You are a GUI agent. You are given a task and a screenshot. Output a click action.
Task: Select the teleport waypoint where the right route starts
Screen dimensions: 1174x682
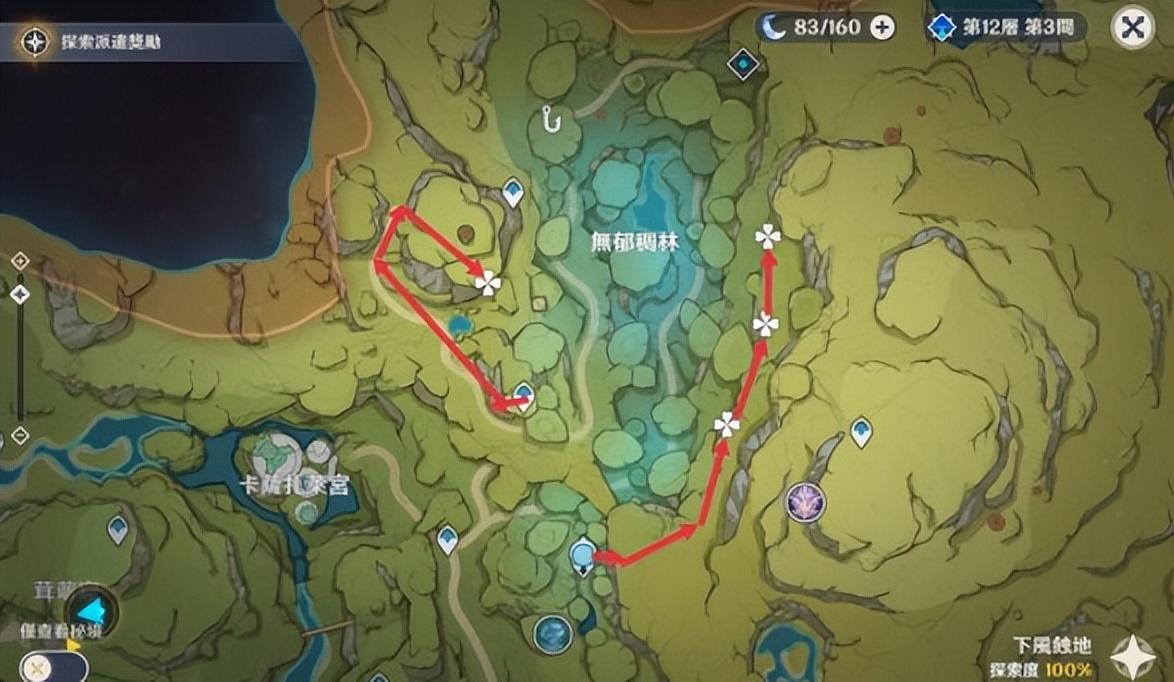point(583,555)
